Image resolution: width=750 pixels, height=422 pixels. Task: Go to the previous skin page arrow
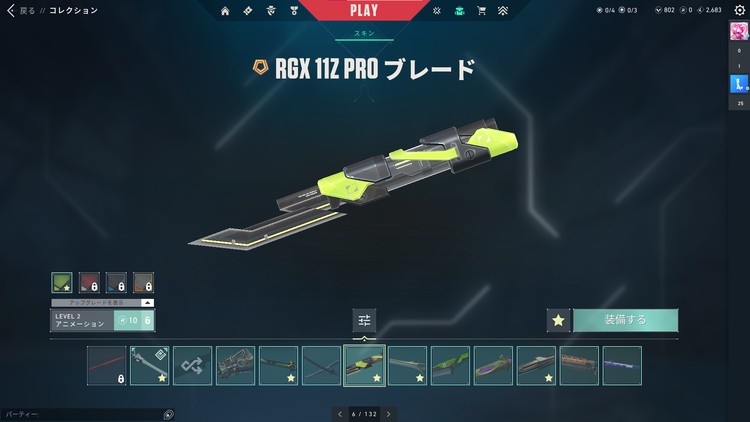340,413
